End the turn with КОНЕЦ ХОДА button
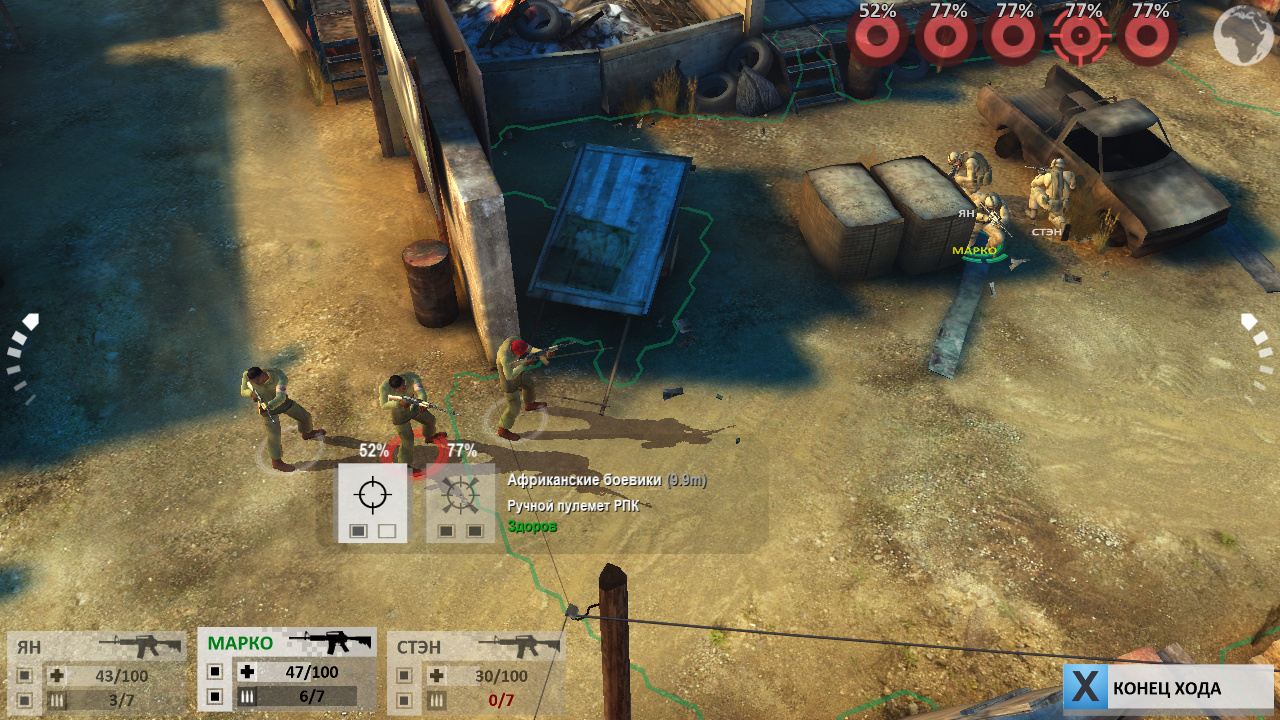Viewport: 1280px width, 720px height. 1166,688
